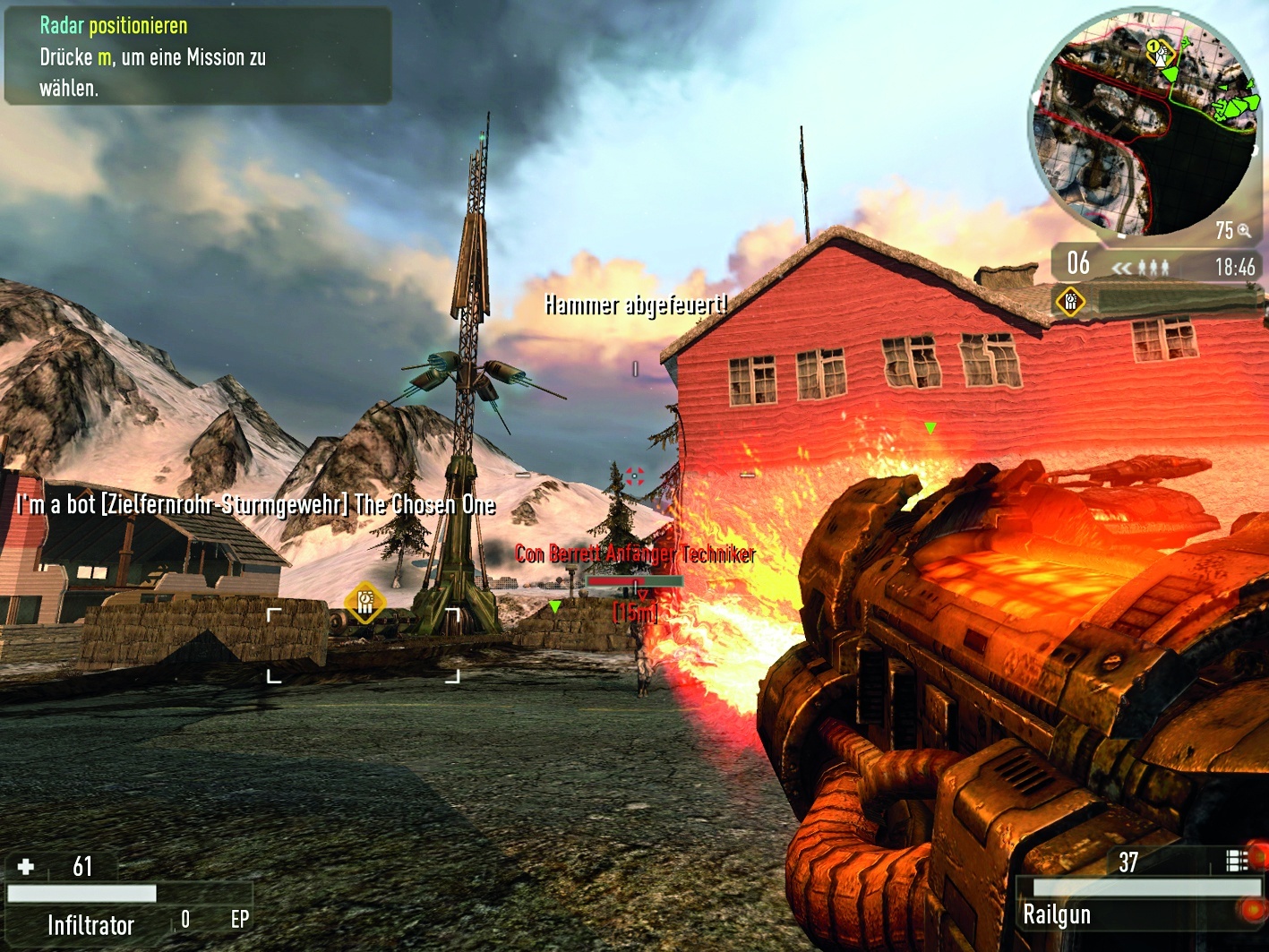Click the health cross icon beside the 61 counter
1269x952 pixels.
pyautogui.click(x=27, y=866)
